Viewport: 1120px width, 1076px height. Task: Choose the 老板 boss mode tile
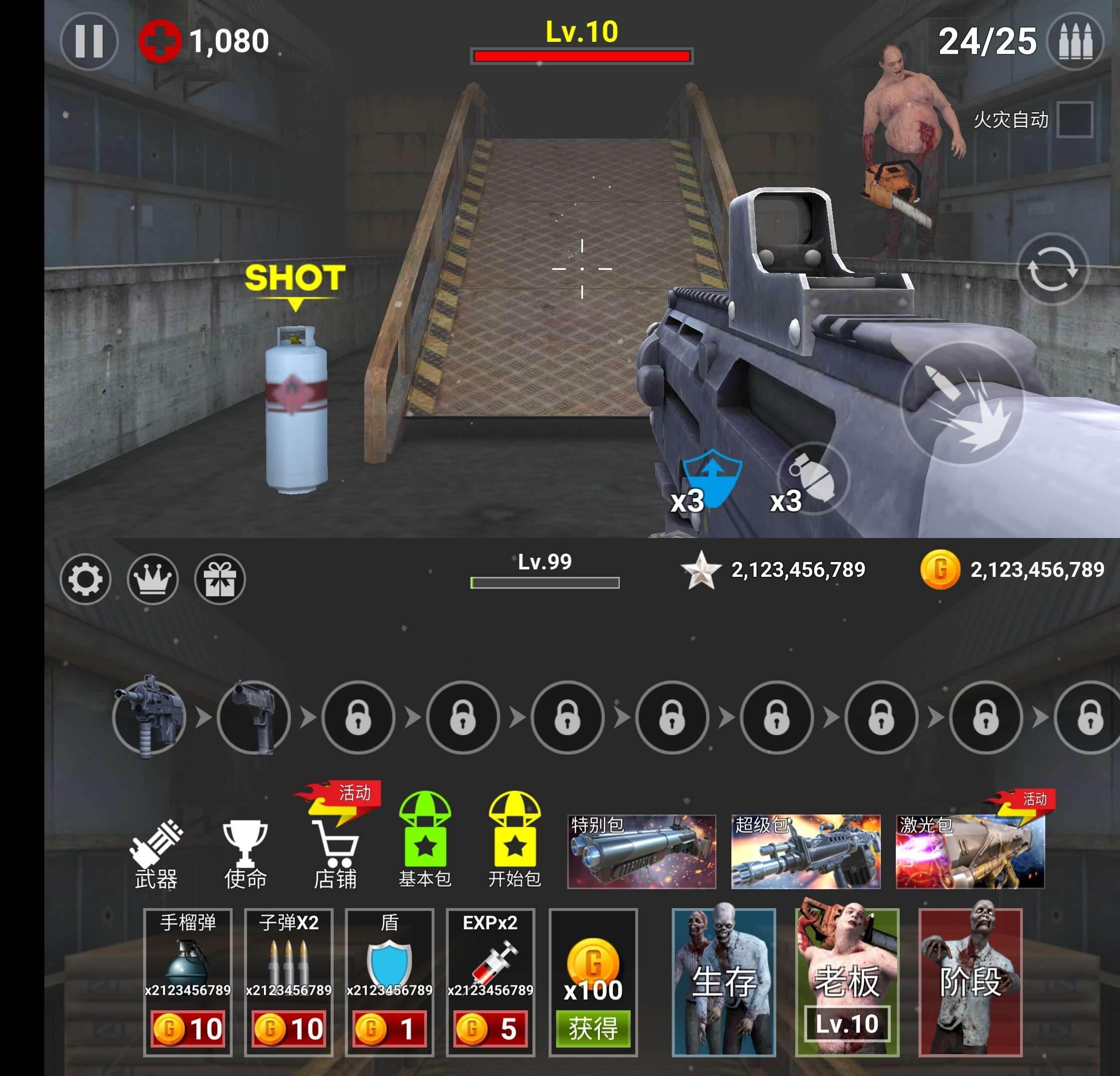pyautogui.click(x=847, y=981)
